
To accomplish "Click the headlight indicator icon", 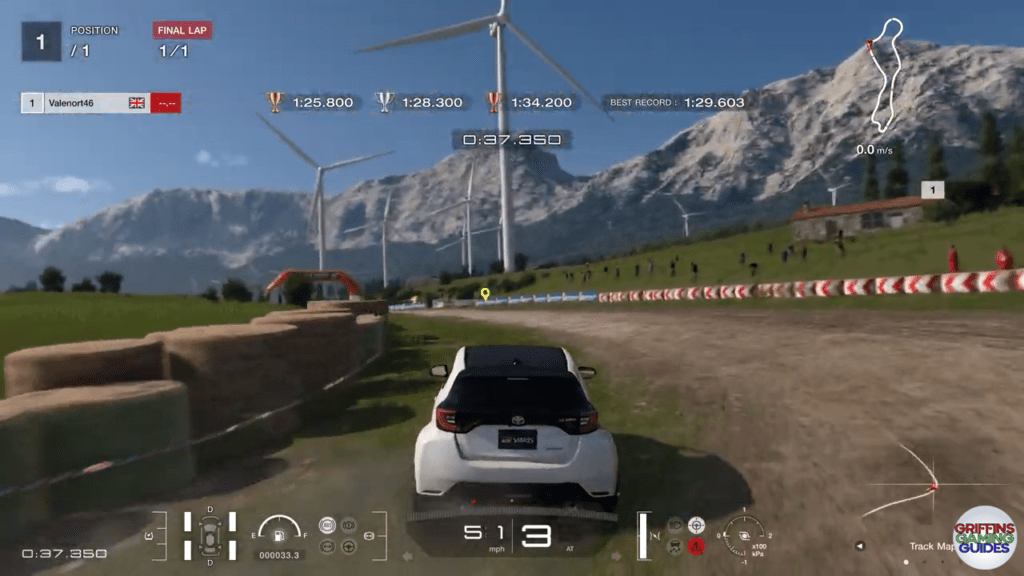I will point(674,525).
